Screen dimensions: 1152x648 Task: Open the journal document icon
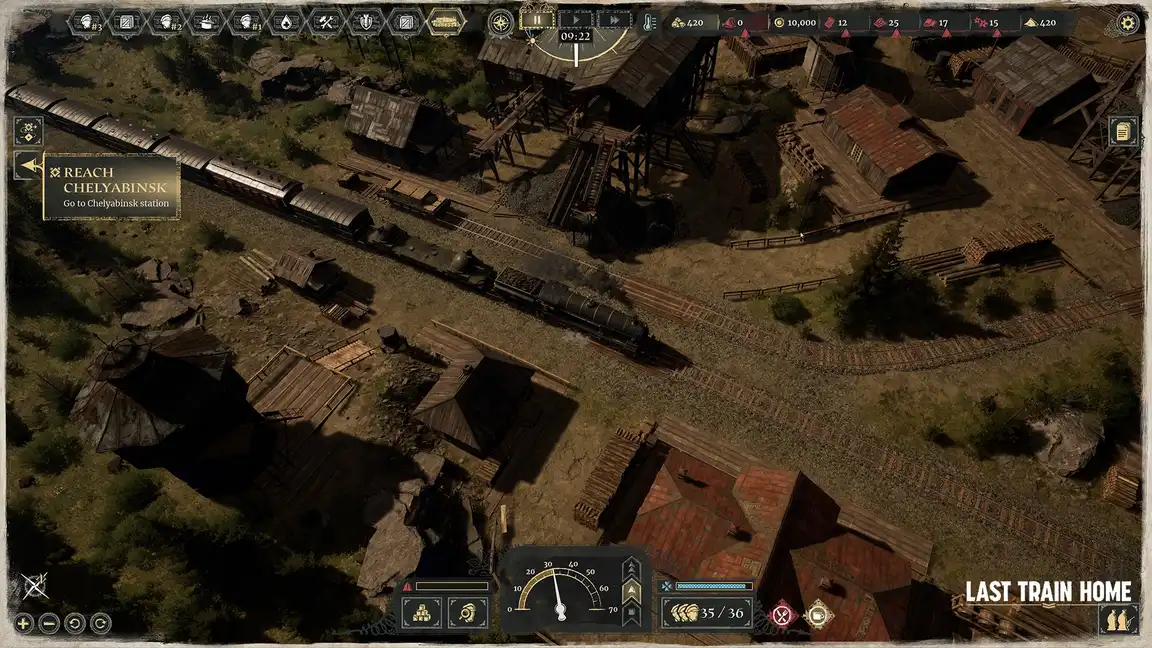point(1123,131)
